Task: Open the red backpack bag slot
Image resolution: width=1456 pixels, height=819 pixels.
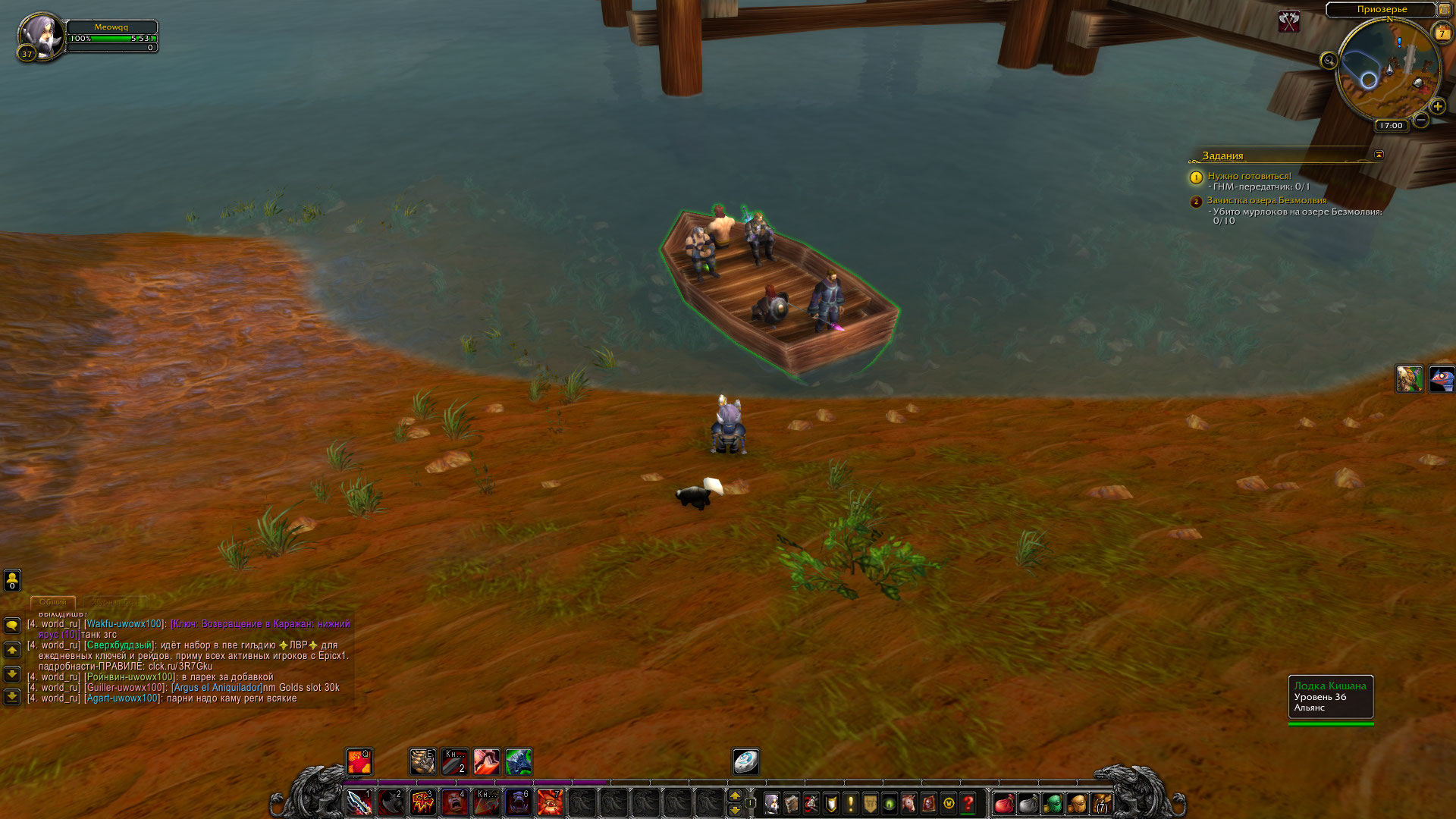Action: click(x=1004, y=802)
